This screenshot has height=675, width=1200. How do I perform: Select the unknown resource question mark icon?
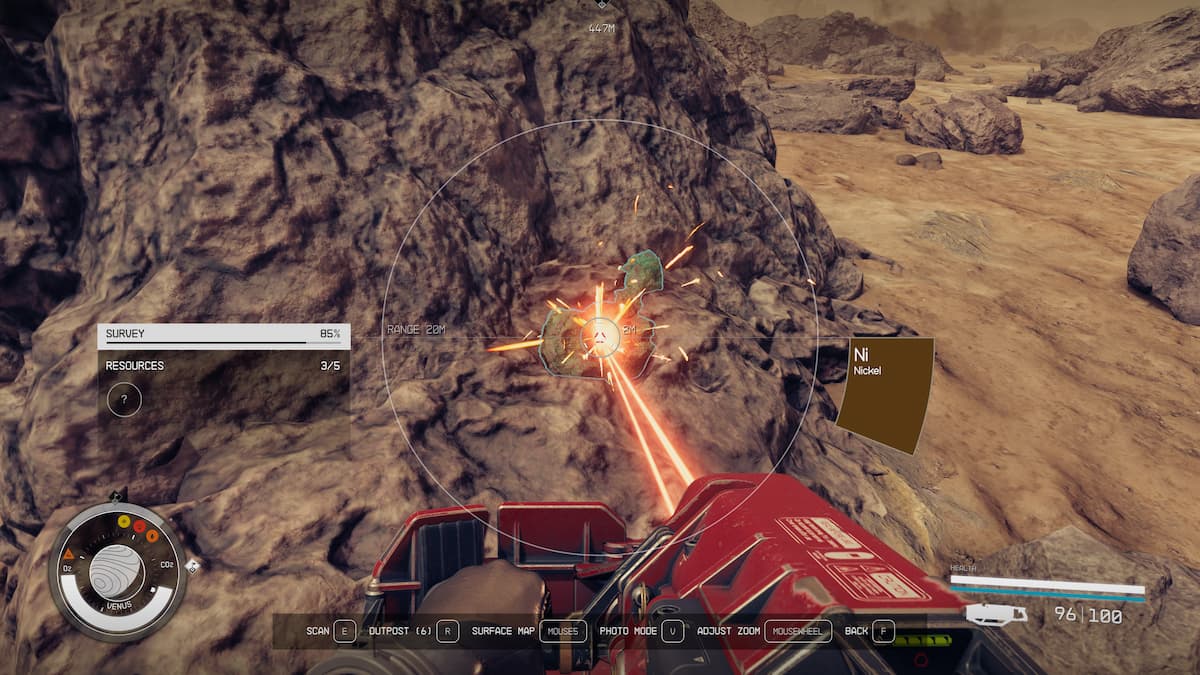pyautogui.click(x=124, y=400)
